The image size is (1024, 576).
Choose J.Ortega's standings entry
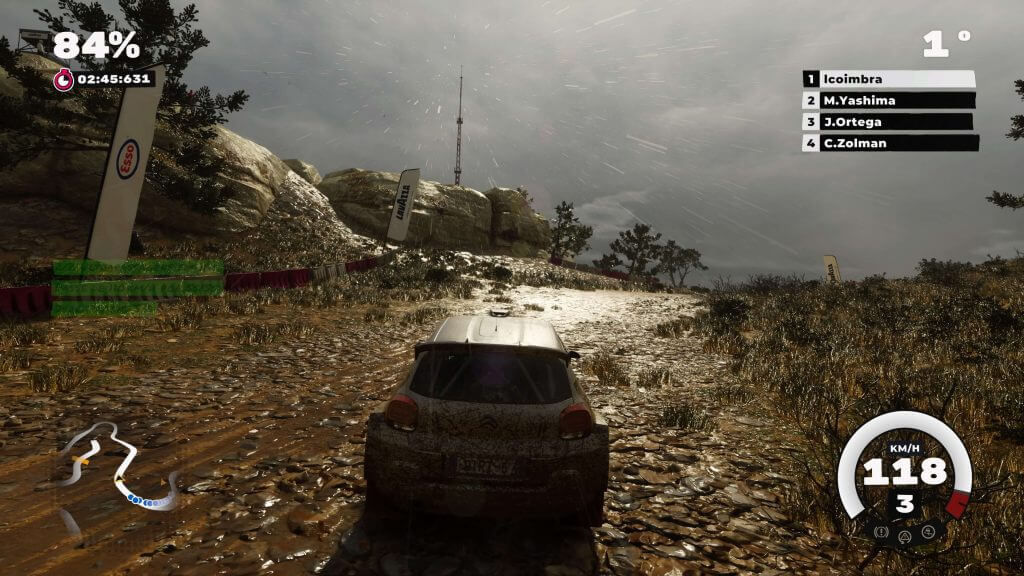tap(887, 122)
